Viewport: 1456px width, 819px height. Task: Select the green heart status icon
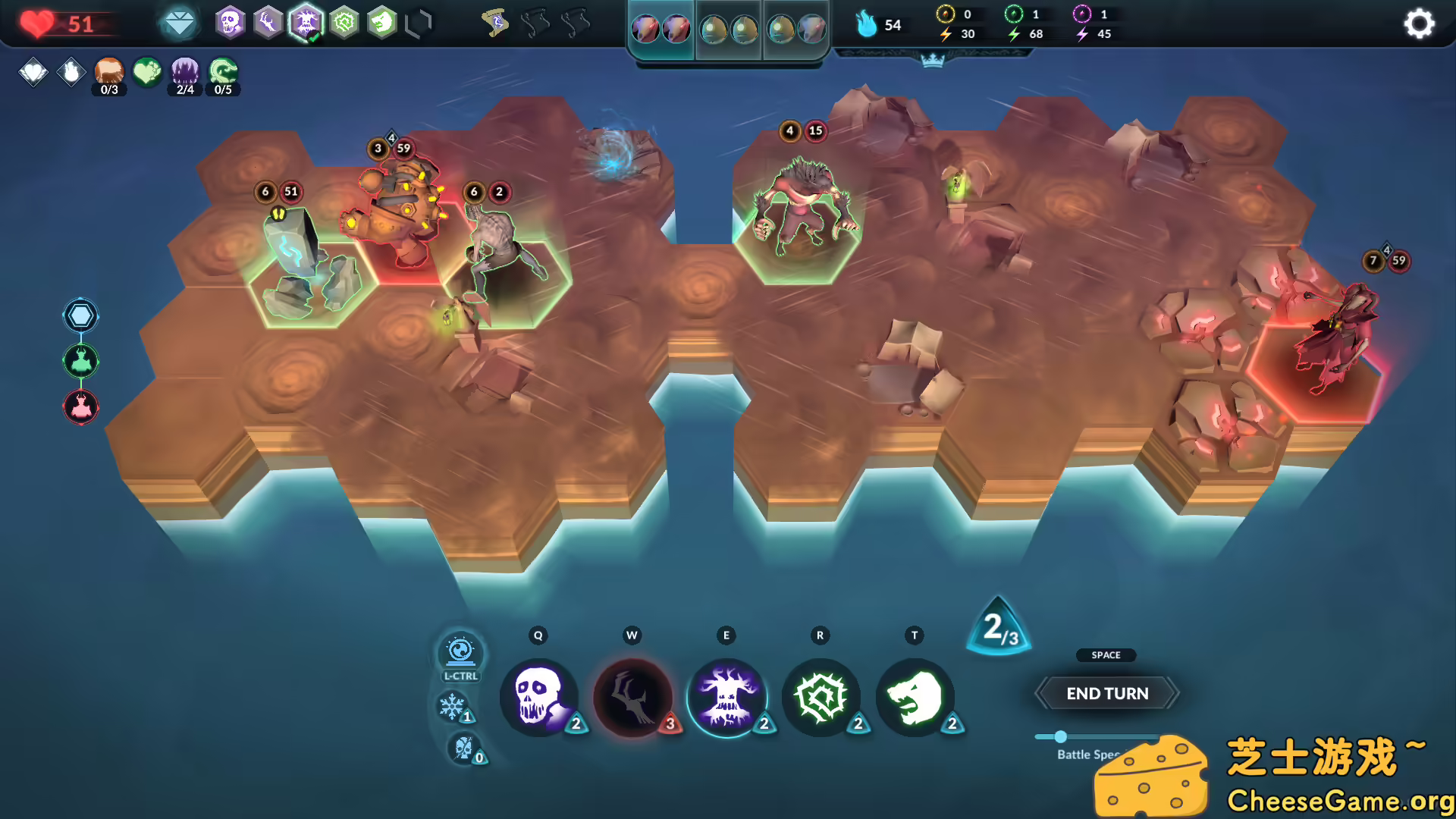147,73
